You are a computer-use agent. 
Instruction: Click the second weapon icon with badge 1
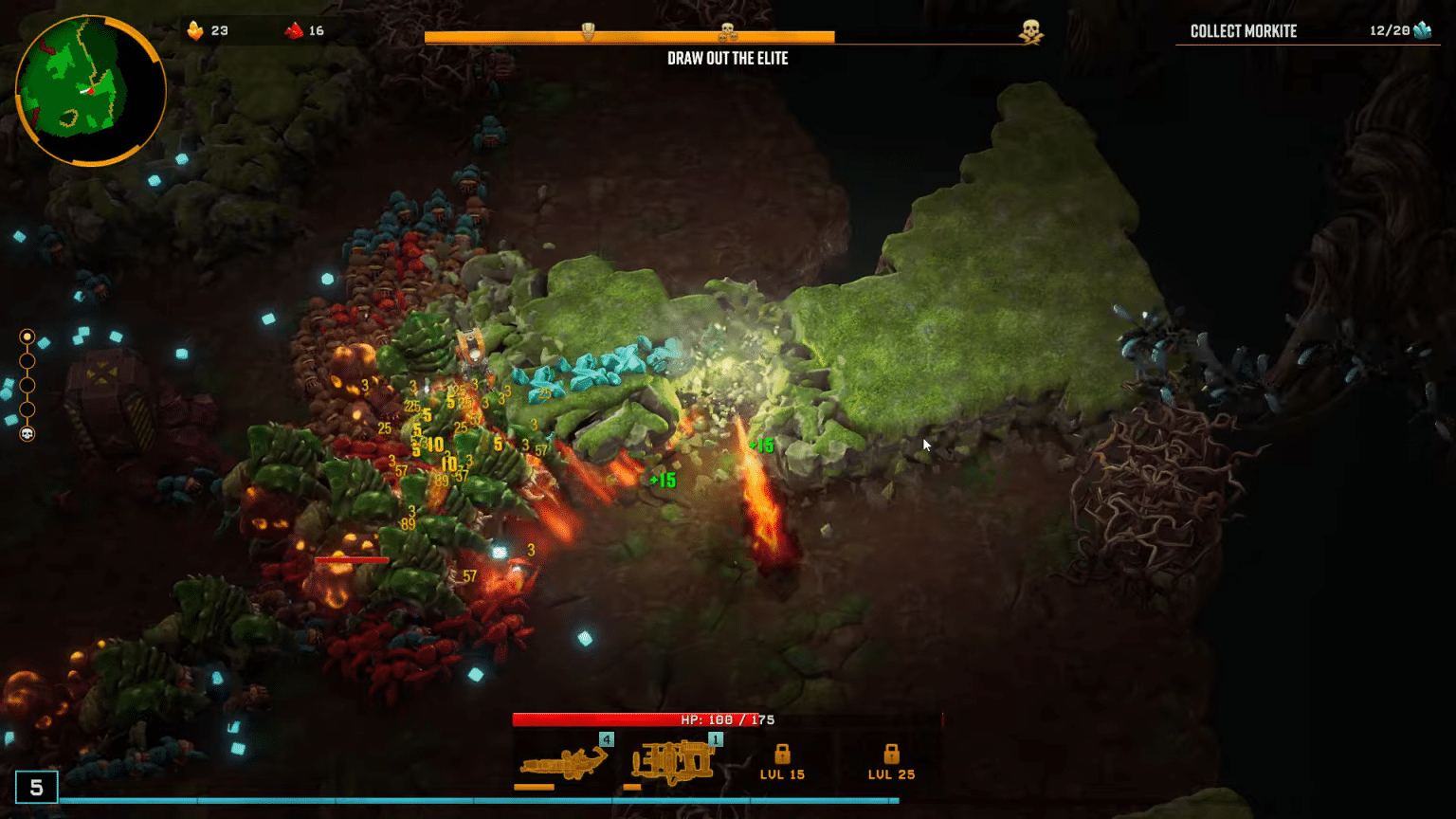tap(671, 758)
